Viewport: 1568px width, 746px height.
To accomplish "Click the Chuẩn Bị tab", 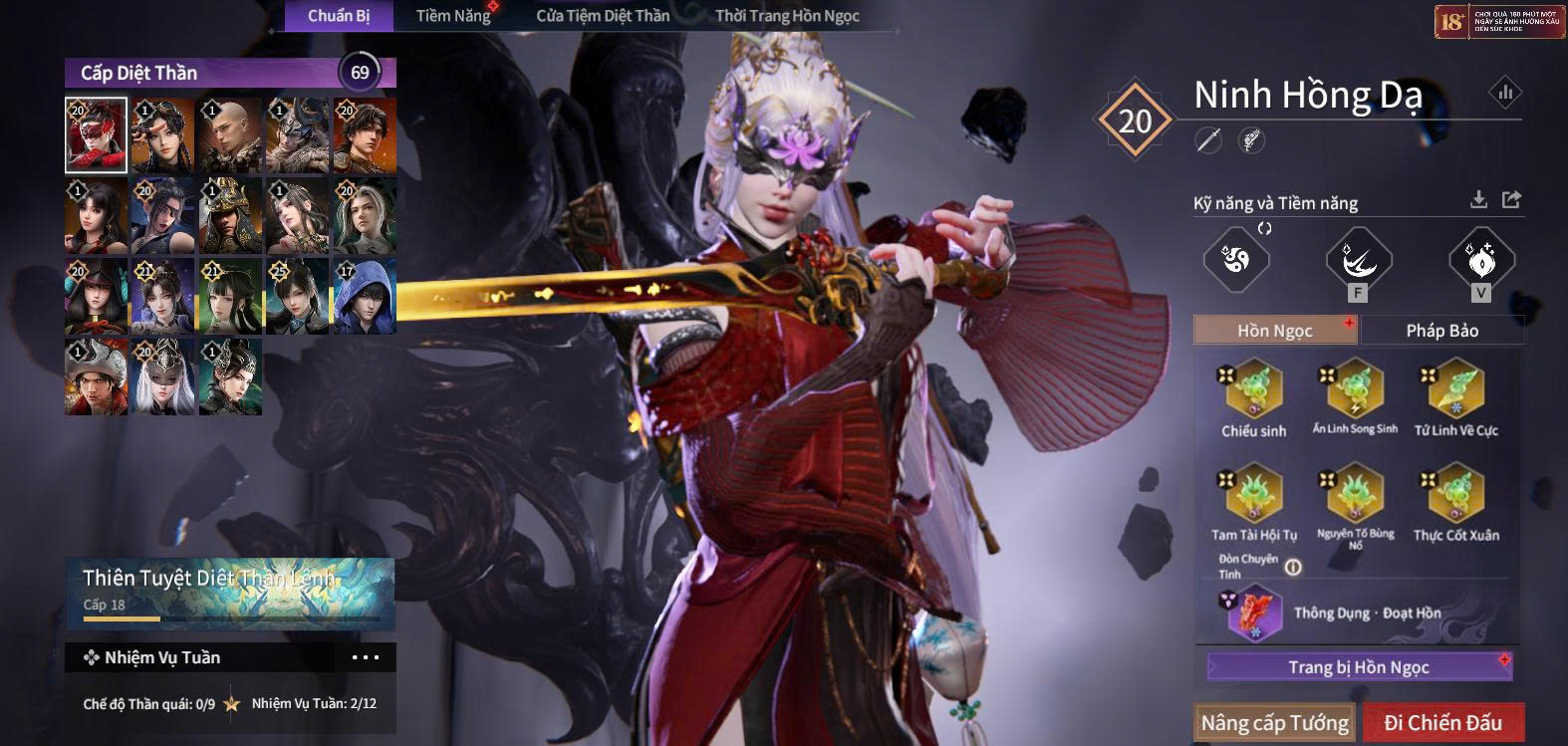I will tap(339, 16).
